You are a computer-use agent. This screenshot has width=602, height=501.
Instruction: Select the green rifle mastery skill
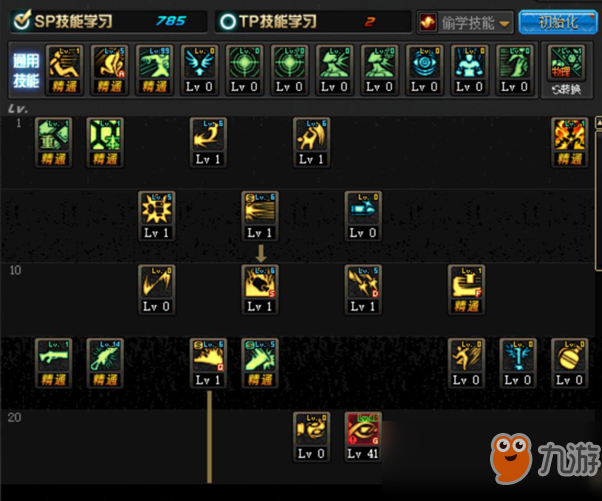[55, 361]
